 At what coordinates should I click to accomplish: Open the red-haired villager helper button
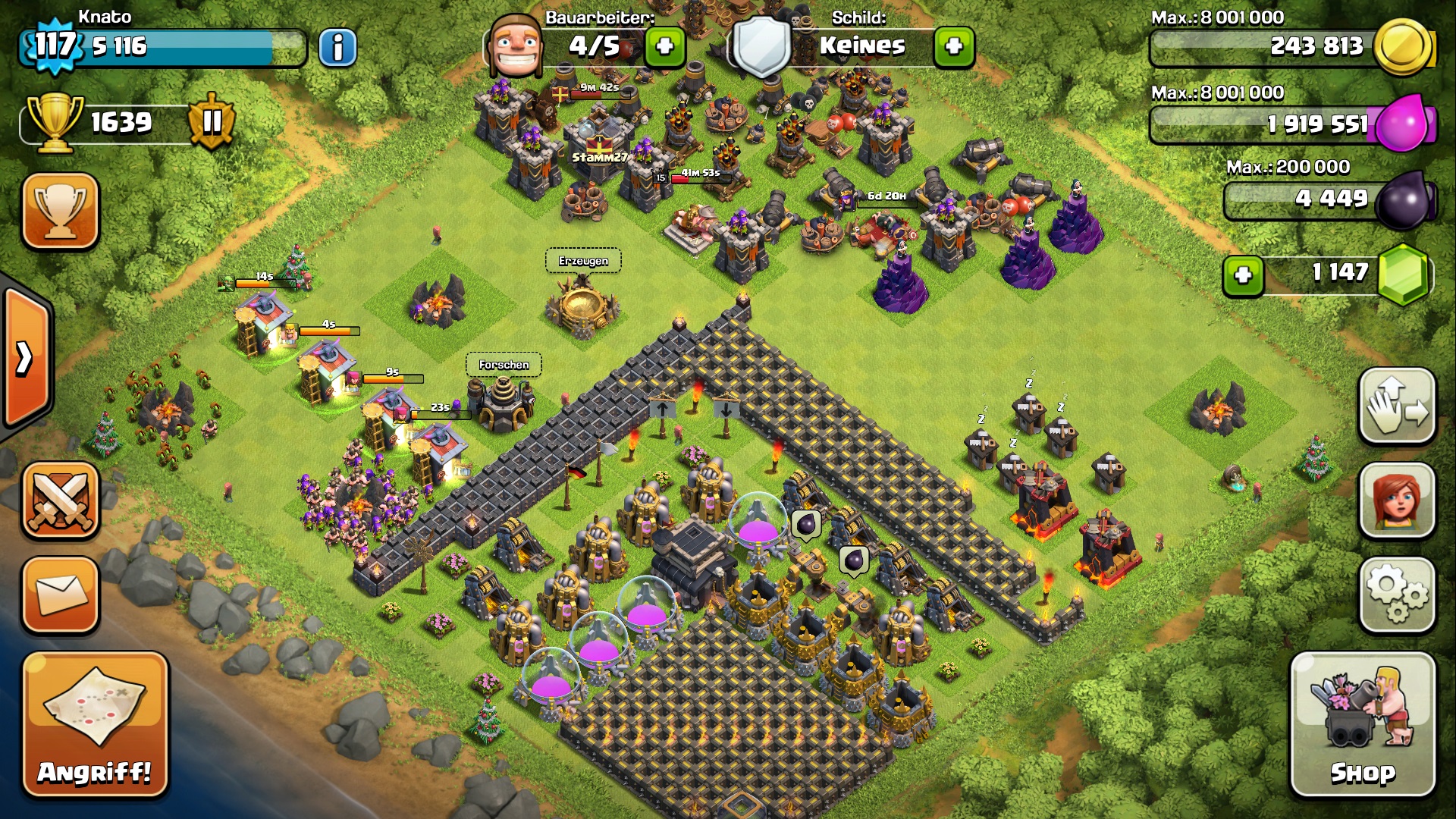coord(1397,501)
